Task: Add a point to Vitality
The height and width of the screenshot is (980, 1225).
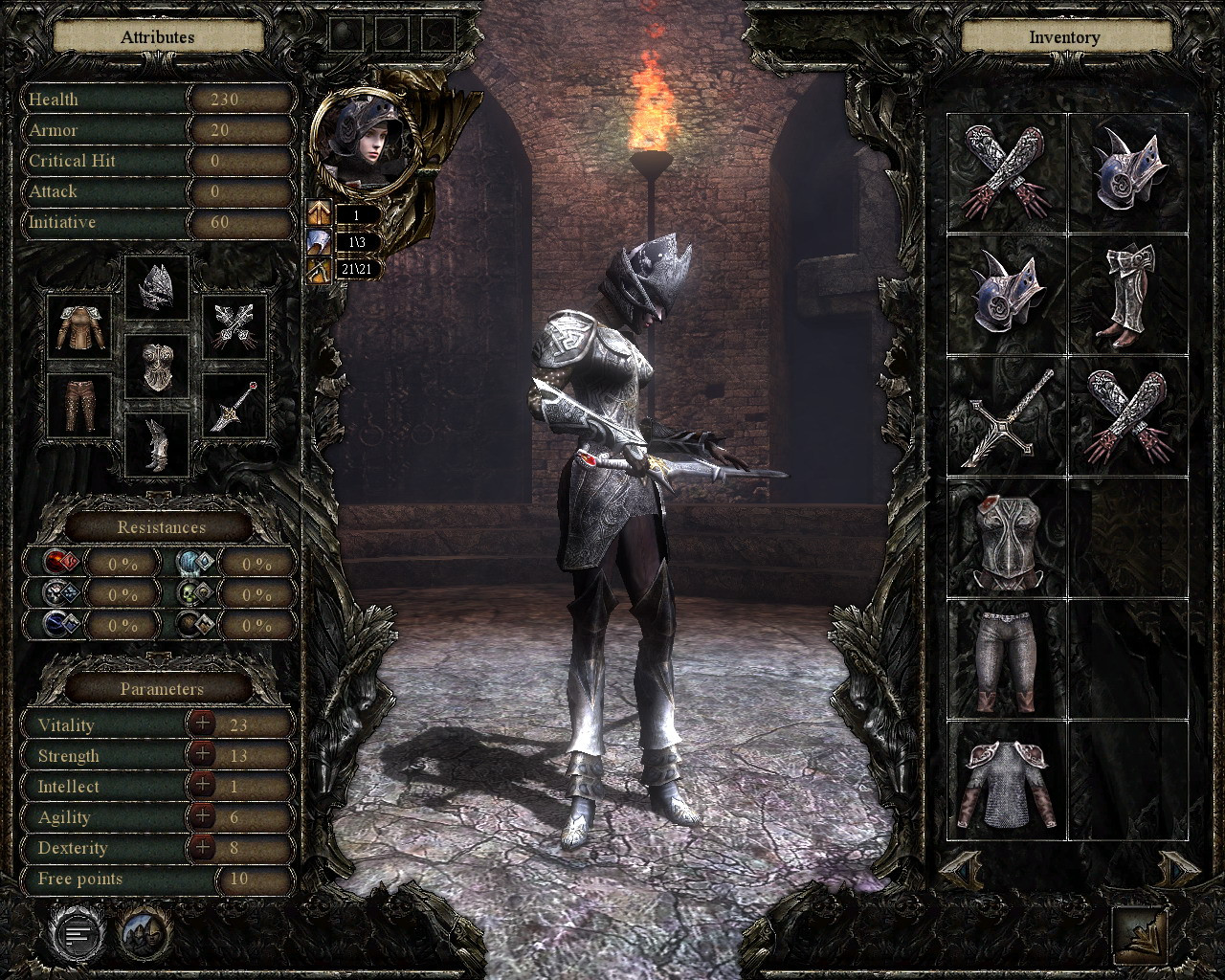Action: [x=202, y=724]
